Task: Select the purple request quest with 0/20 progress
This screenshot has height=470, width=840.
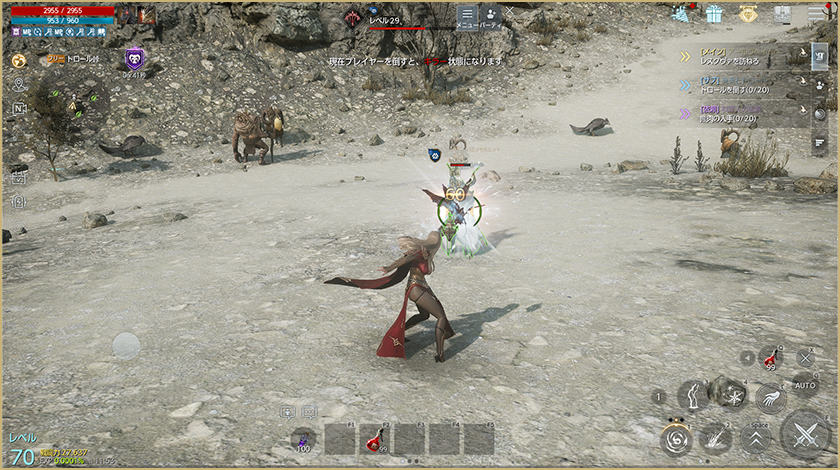Action: pos(740,114)
